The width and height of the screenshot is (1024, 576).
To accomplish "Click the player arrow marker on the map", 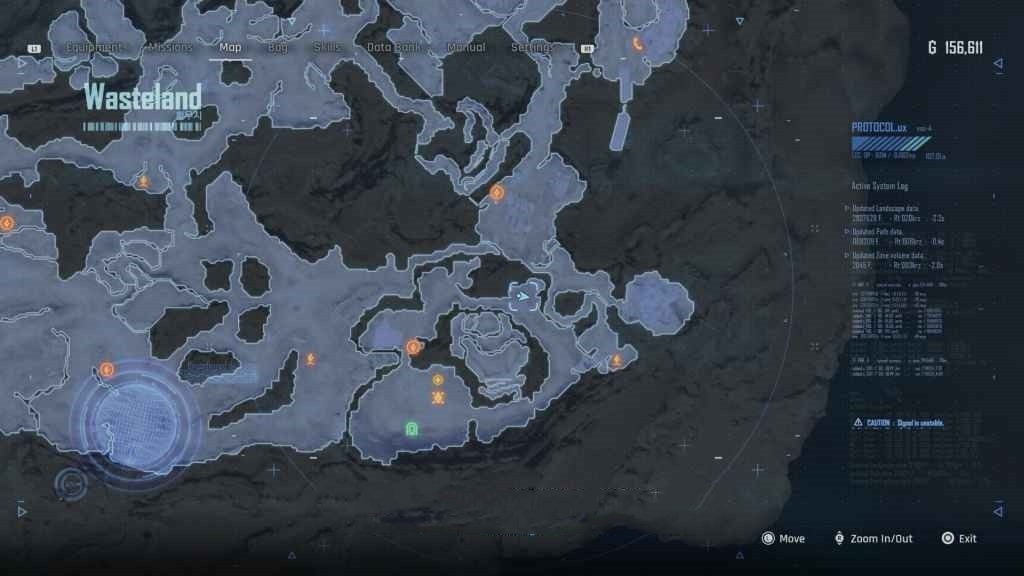I will tap(523, 296).
